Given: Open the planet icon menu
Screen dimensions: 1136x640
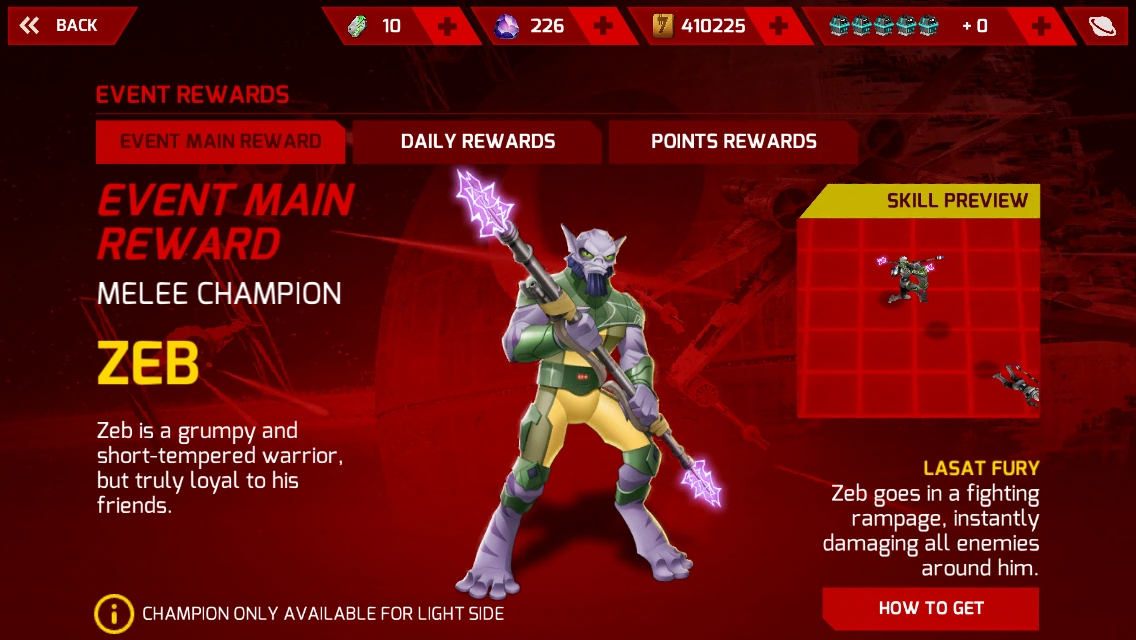Looking at the screenshot, I should (x=1102, y=26).
